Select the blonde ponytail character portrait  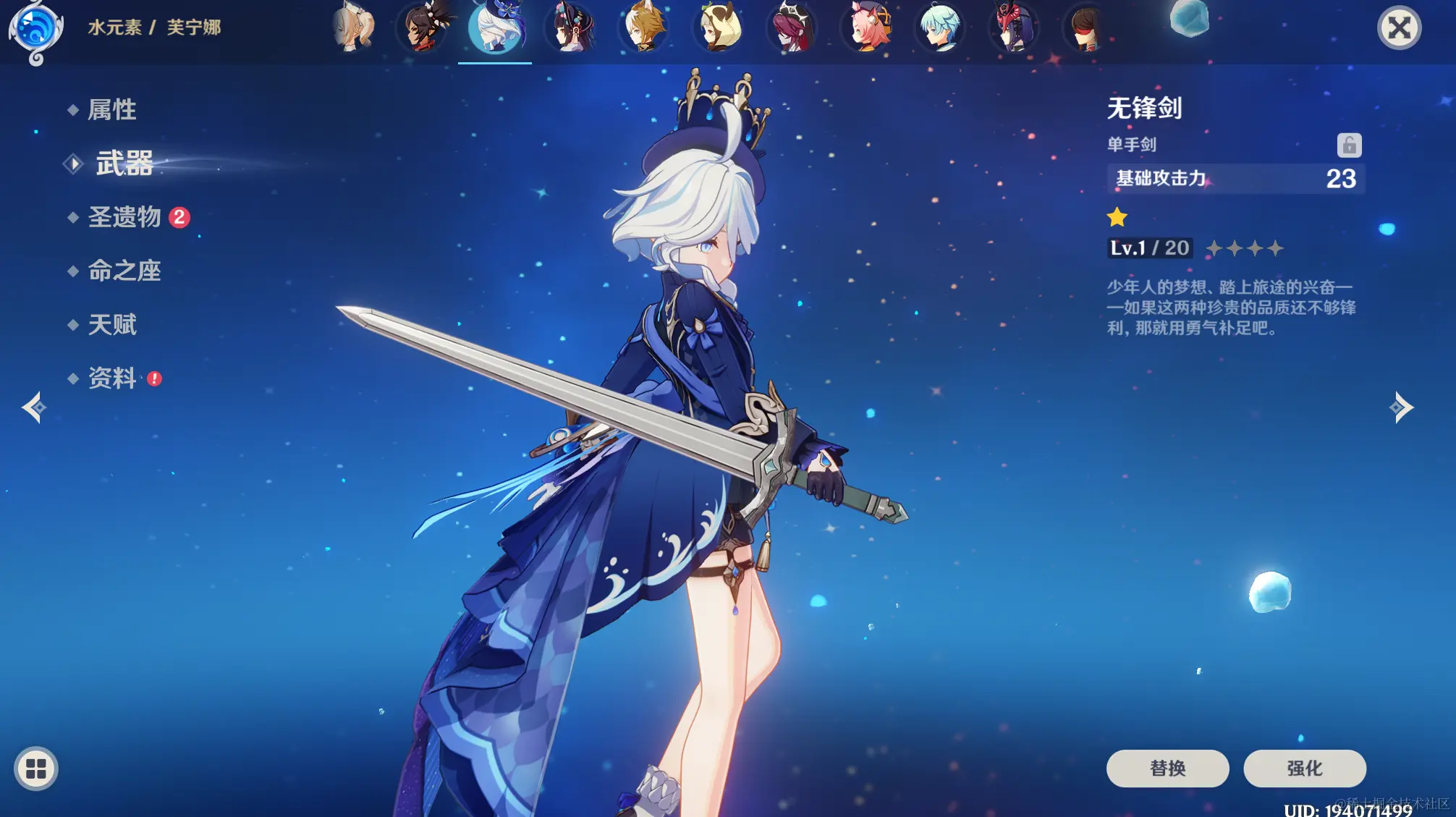(x=353, y=28)
